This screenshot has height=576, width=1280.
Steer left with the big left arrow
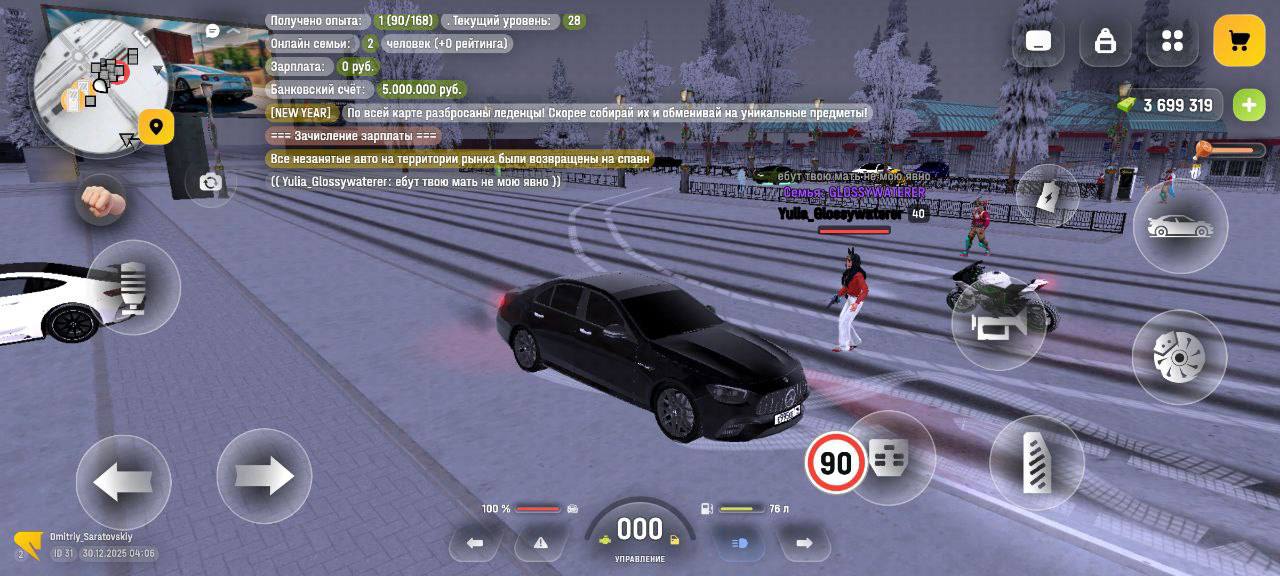123,482
